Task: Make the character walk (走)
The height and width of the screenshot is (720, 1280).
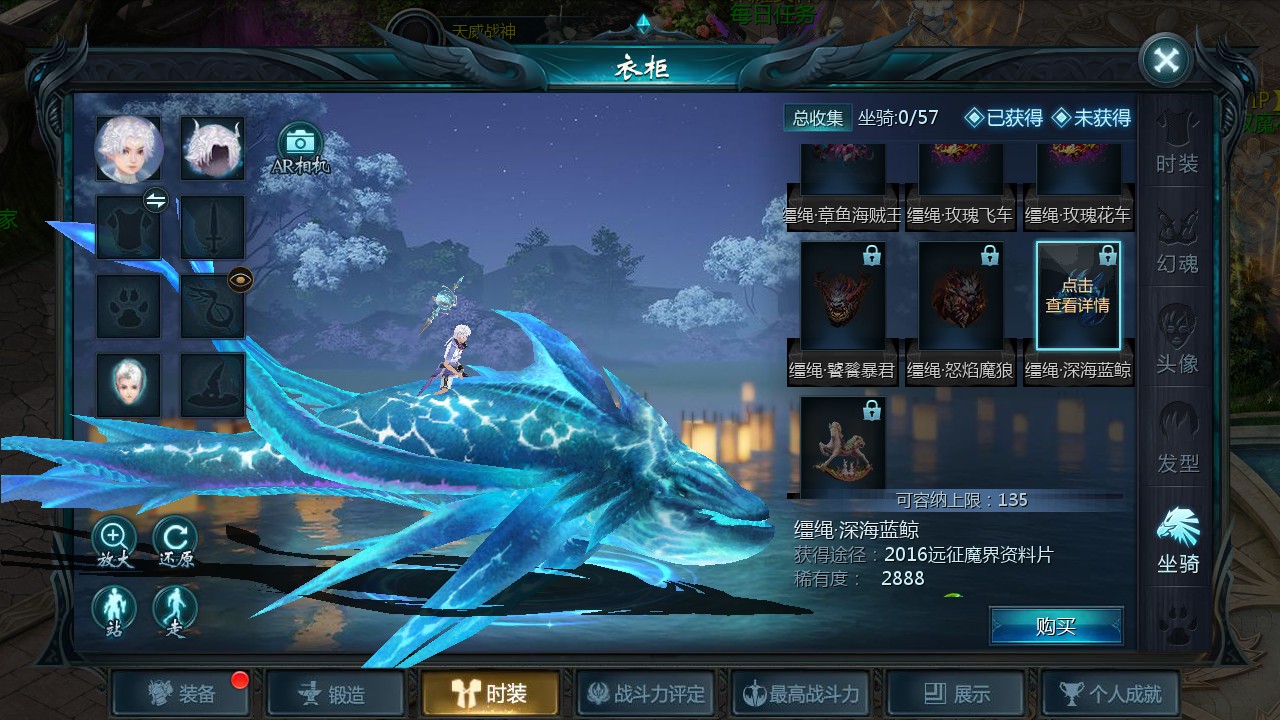Action: click(x=175, y=610)
